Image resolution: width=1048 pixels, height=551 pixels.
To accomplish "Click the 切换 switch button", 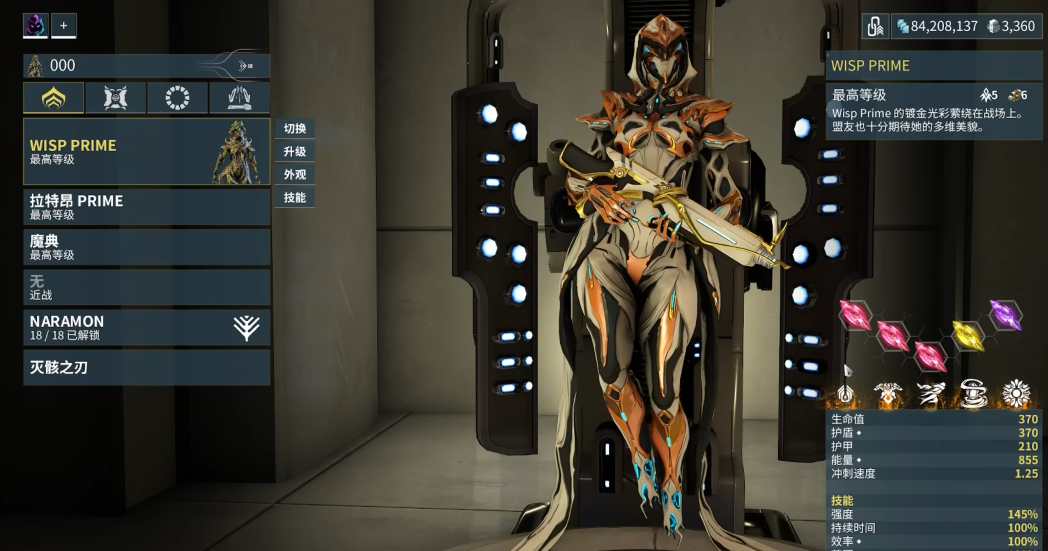I will click(x=295, y=129).
